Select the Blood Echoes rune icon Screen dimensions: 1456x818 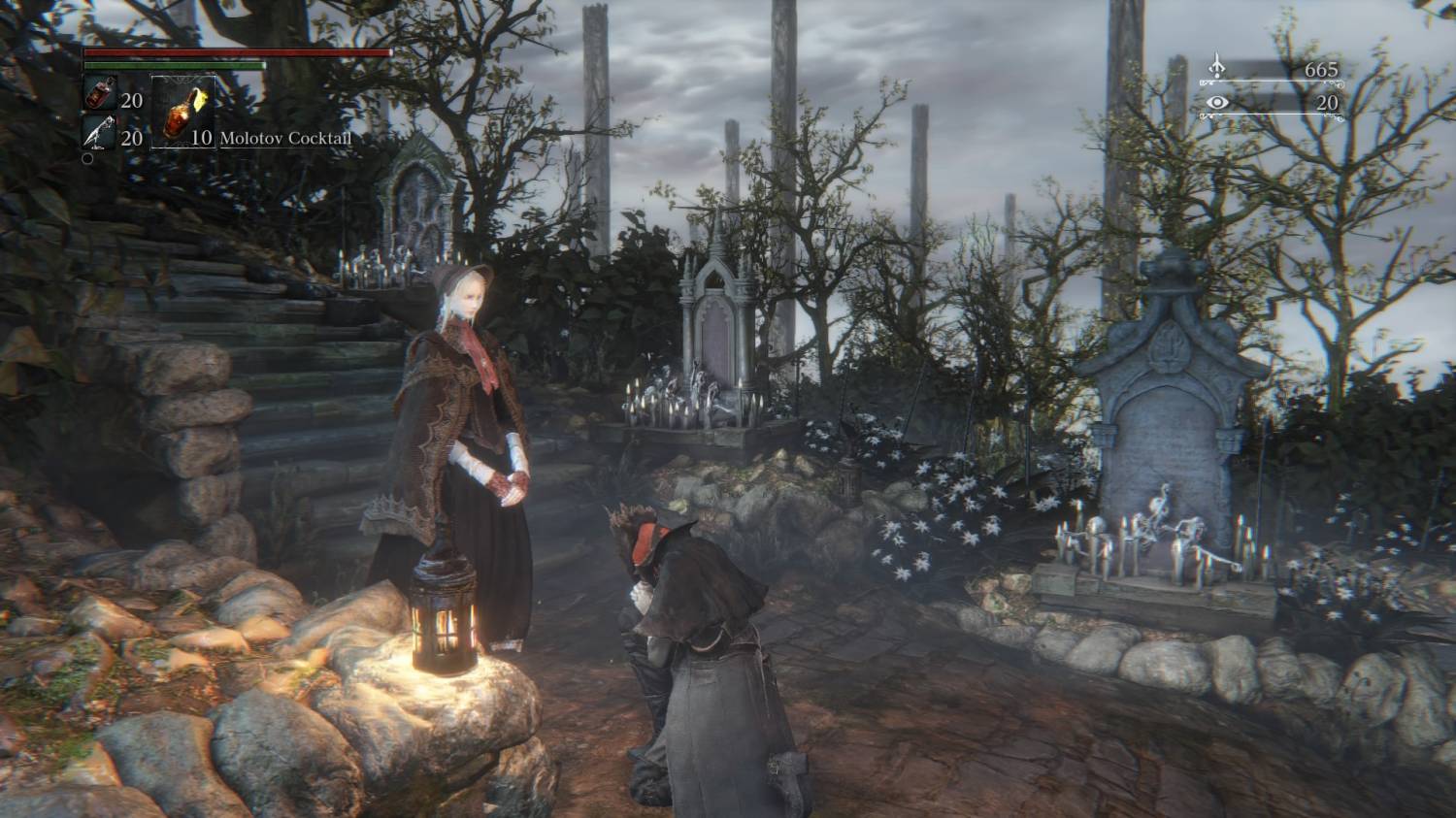click(x=1218, y=64)
